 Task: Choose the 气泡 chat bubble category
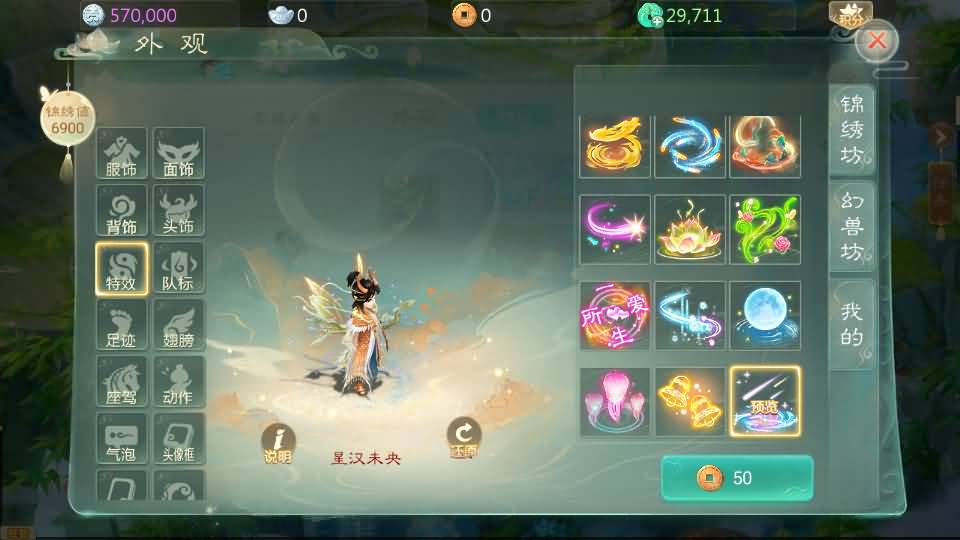(121, 438)
